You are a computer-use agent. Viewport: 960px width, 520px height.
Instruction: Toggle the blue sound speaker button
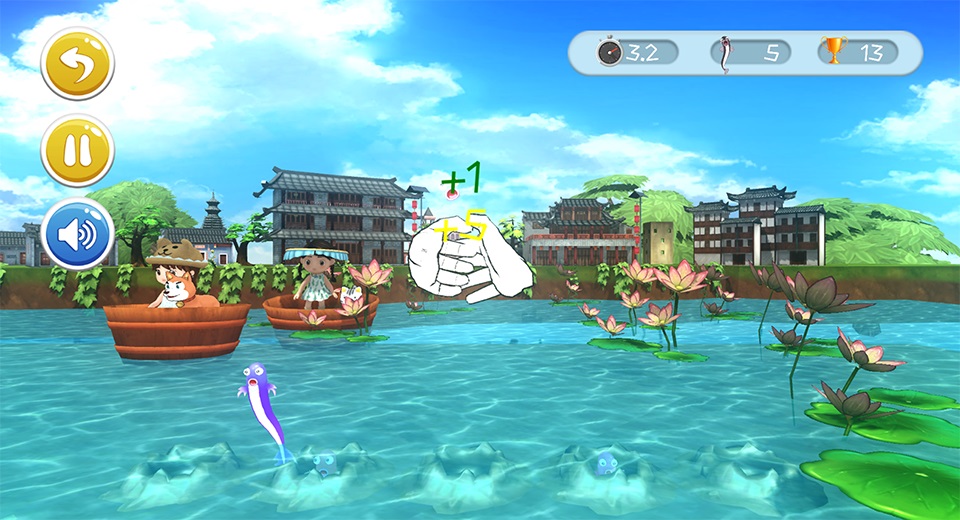77,234
